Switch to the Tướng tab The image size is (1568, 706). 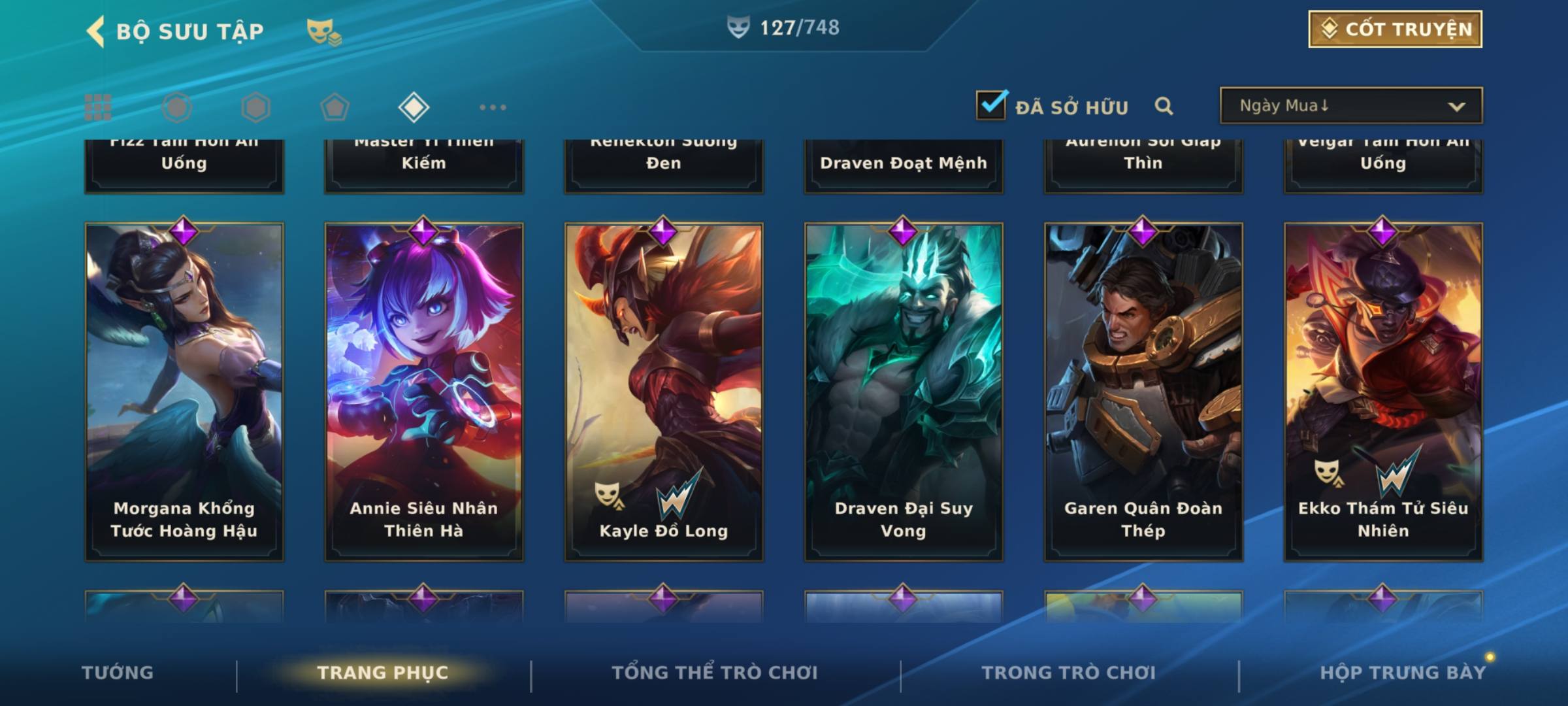[x=118, y=673]
